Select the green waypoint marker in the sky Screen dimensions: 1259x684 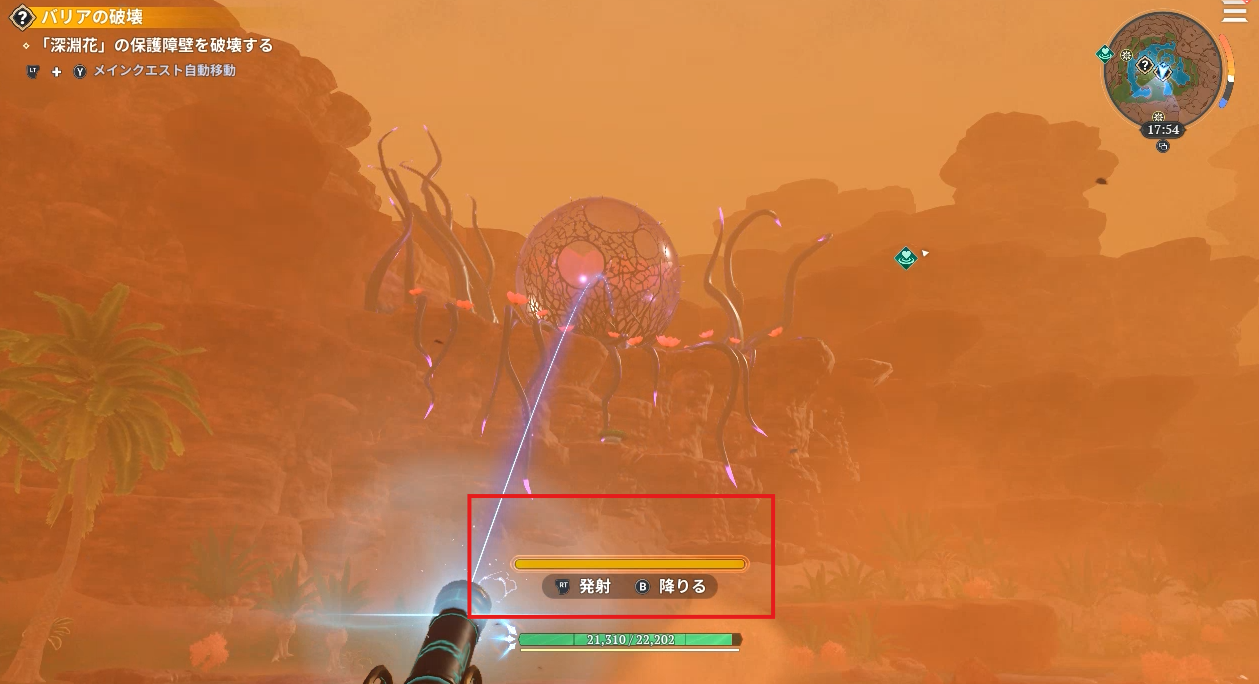pyautogui.click(x=906, y=258)
